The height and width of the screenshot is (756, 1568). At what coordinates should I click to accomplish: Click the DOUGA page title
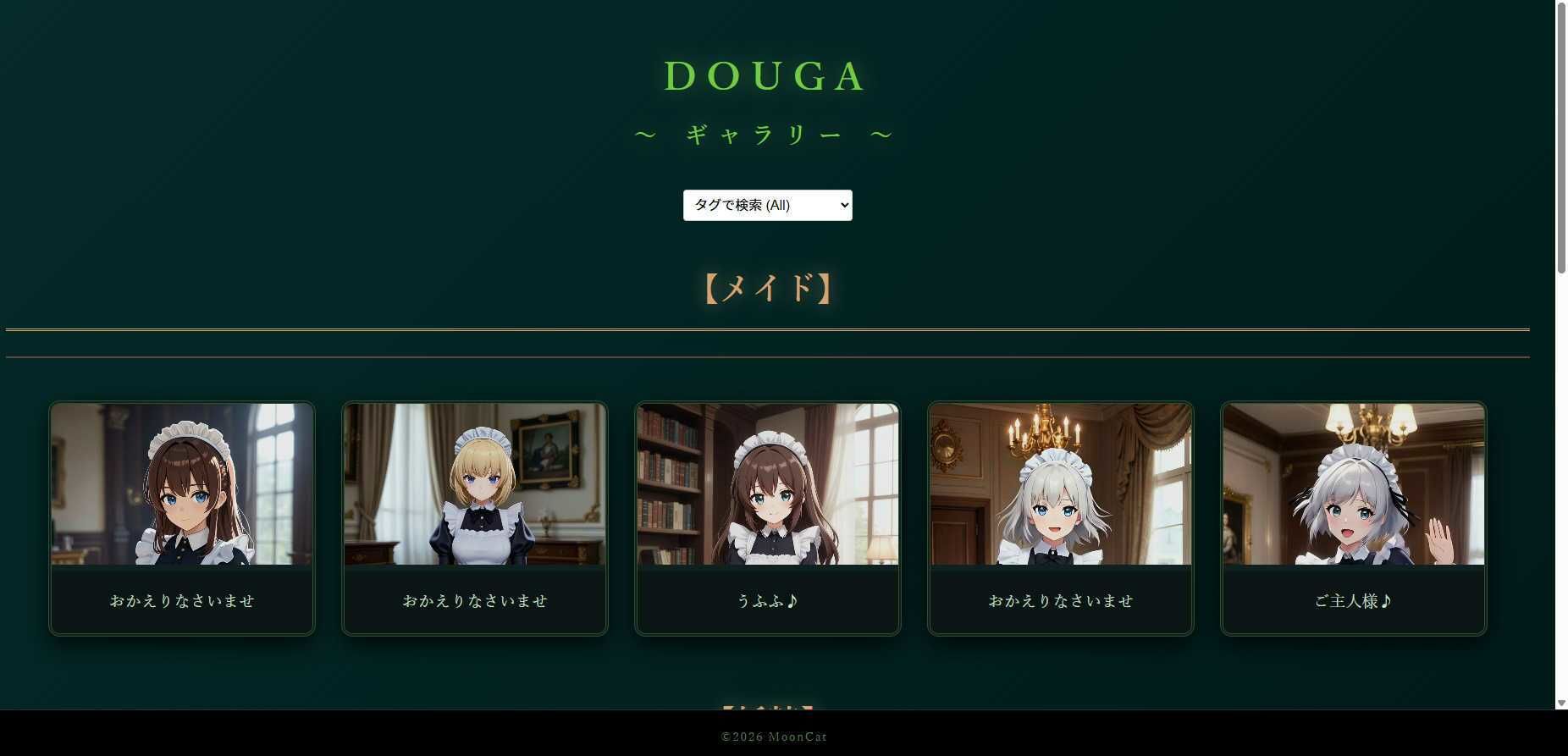(765, 76)
